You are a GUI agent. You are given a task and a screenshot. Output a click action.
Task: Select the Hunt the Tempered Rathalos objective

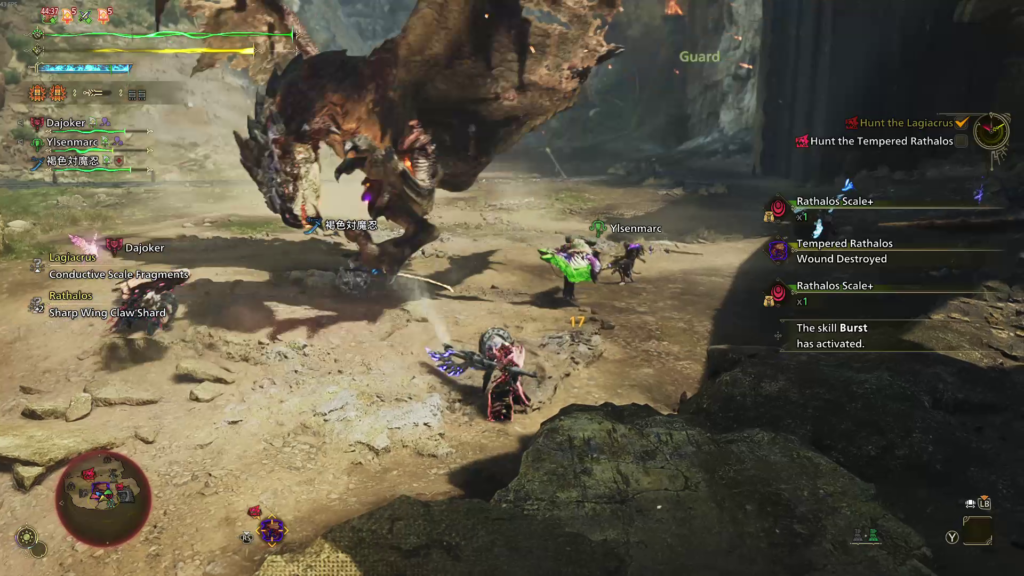pyautogui.click(x=880, y=141)
